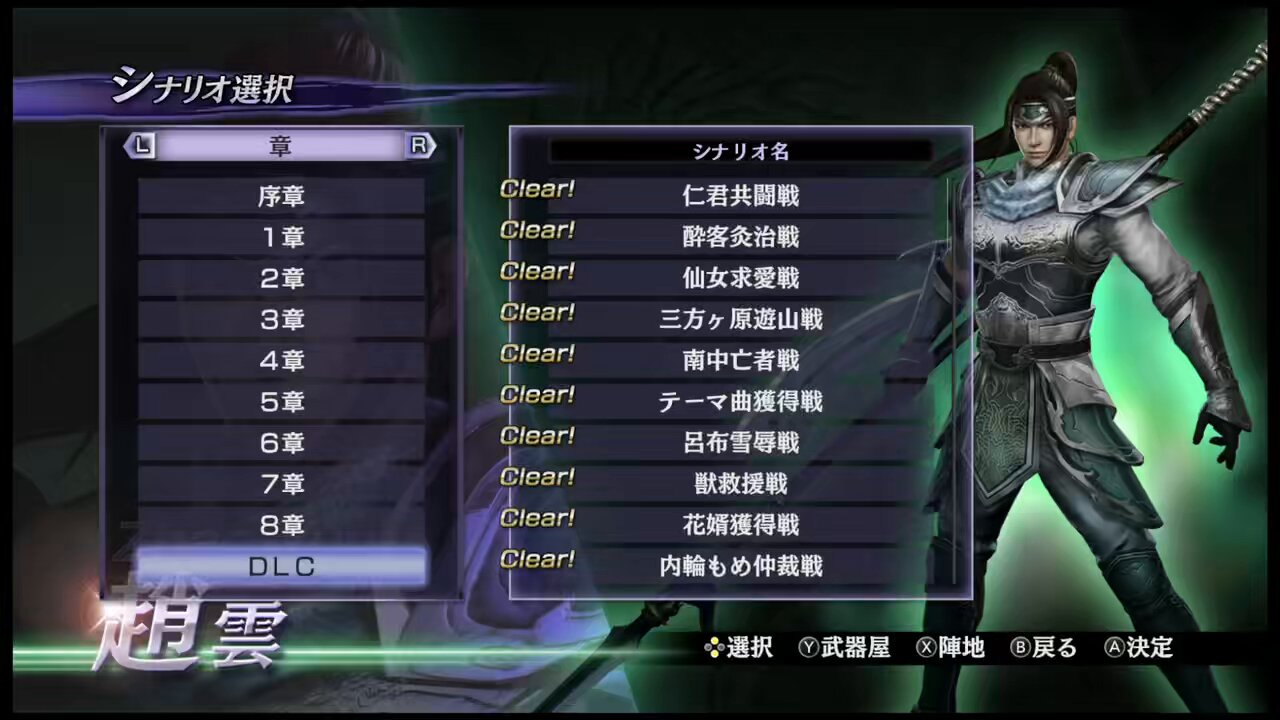Open chapter 1章 in the chapter list

[x=281, y=237]
